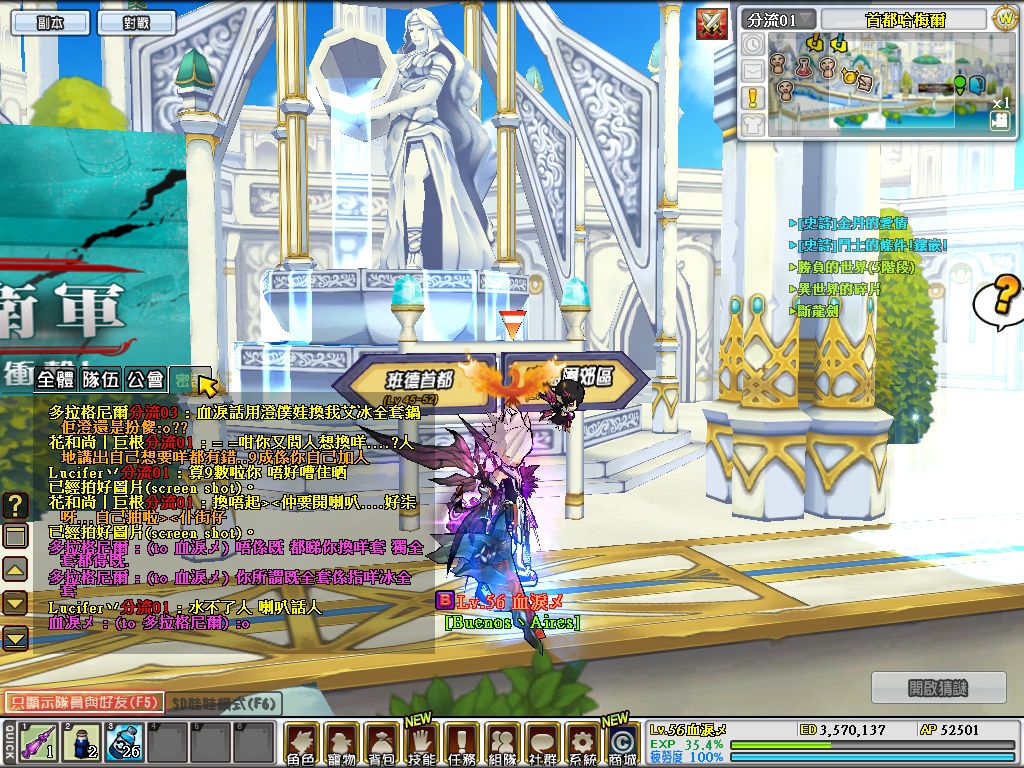Viewport: 1024px width, 768px height.
Task: Switch chat to the 隊伍 party tab
Action: [x=101, y=380]
